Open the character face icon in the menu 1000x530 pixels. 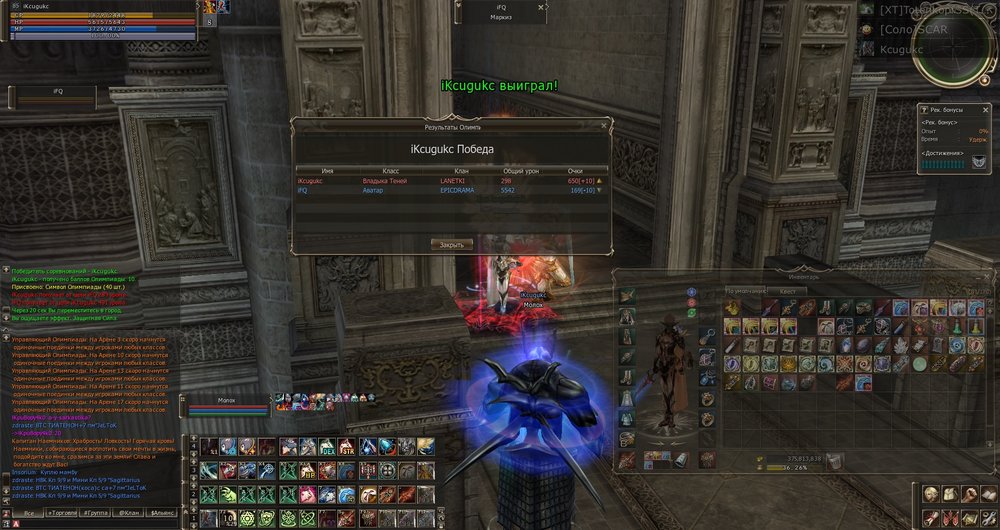(930, 494)
